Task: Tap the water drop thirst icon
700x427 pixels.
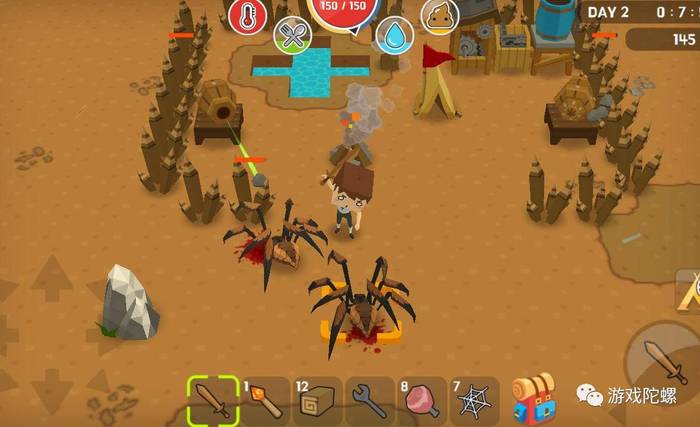Action: (x=395, y=36)
